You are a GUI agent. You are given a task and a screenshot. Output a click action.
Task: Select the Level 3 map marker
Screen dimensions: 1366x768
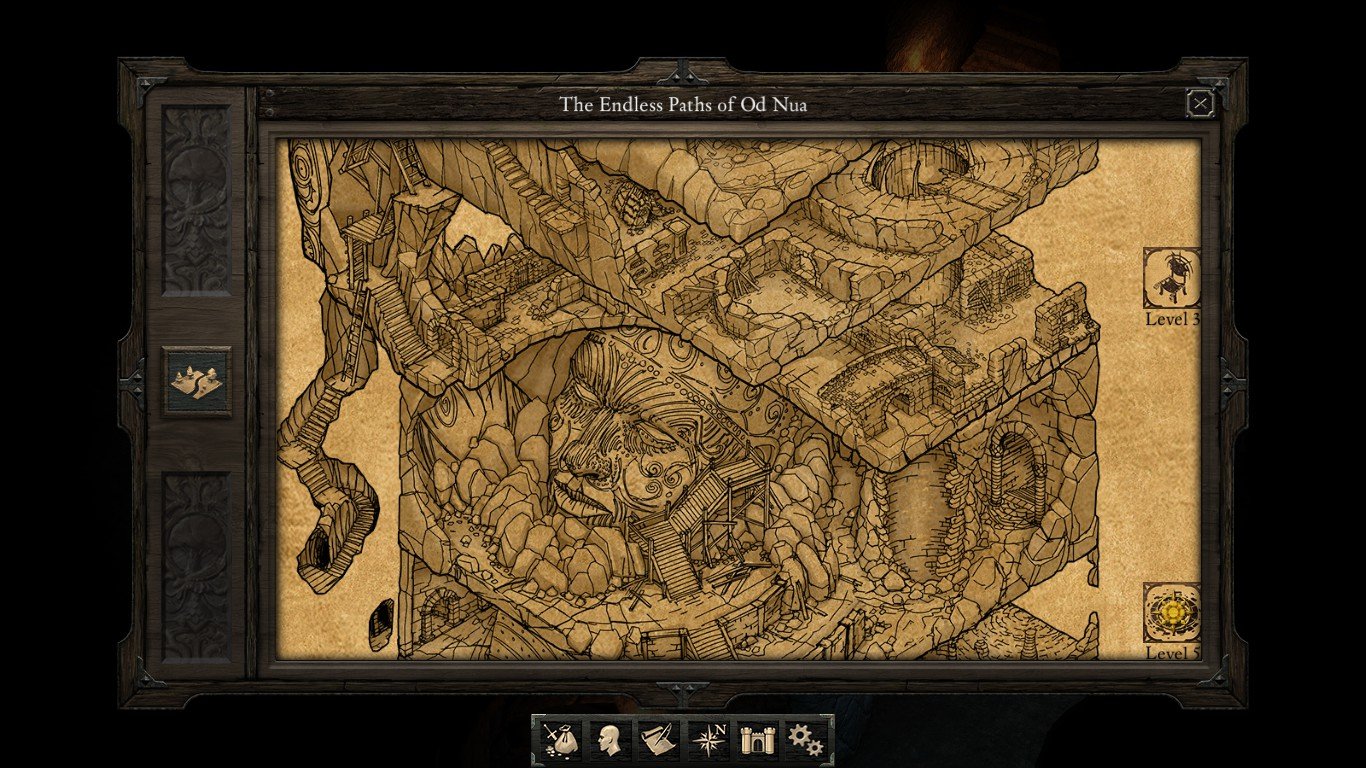pyautogui.click(x=1172, y=277)
